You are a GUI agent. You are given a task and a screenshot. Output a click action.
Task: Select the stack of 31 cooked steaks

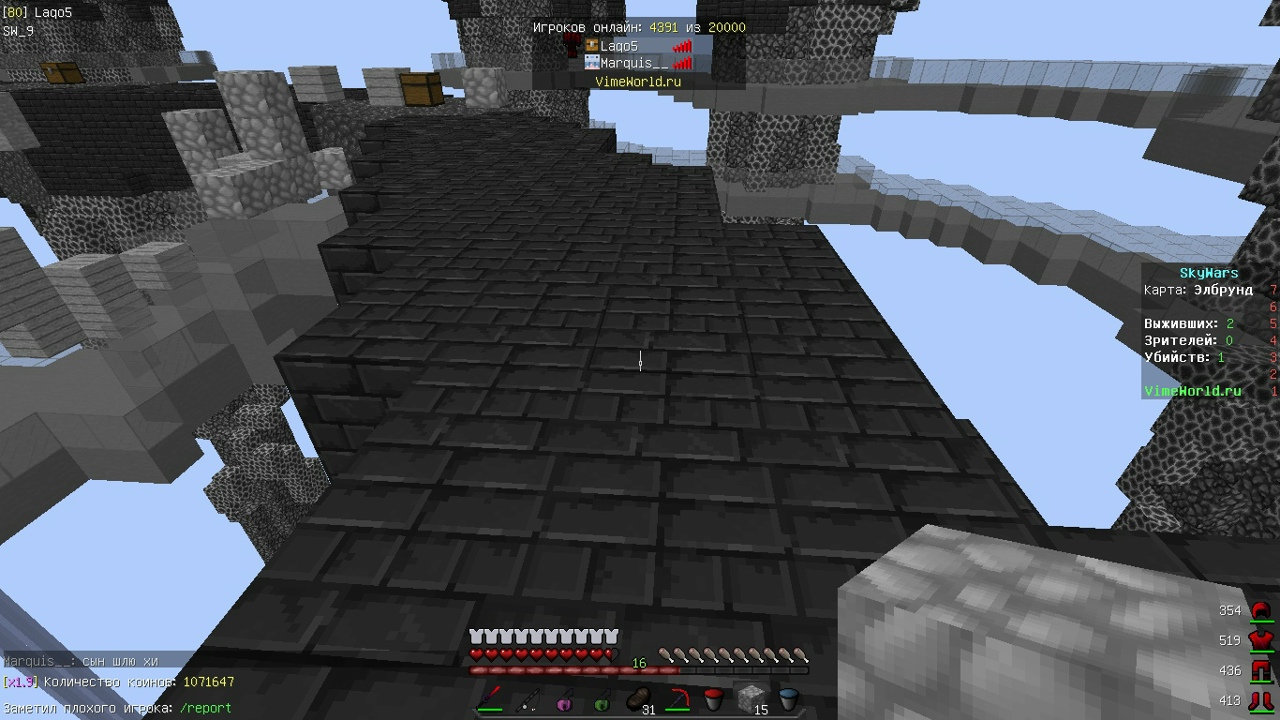point(638,698)
